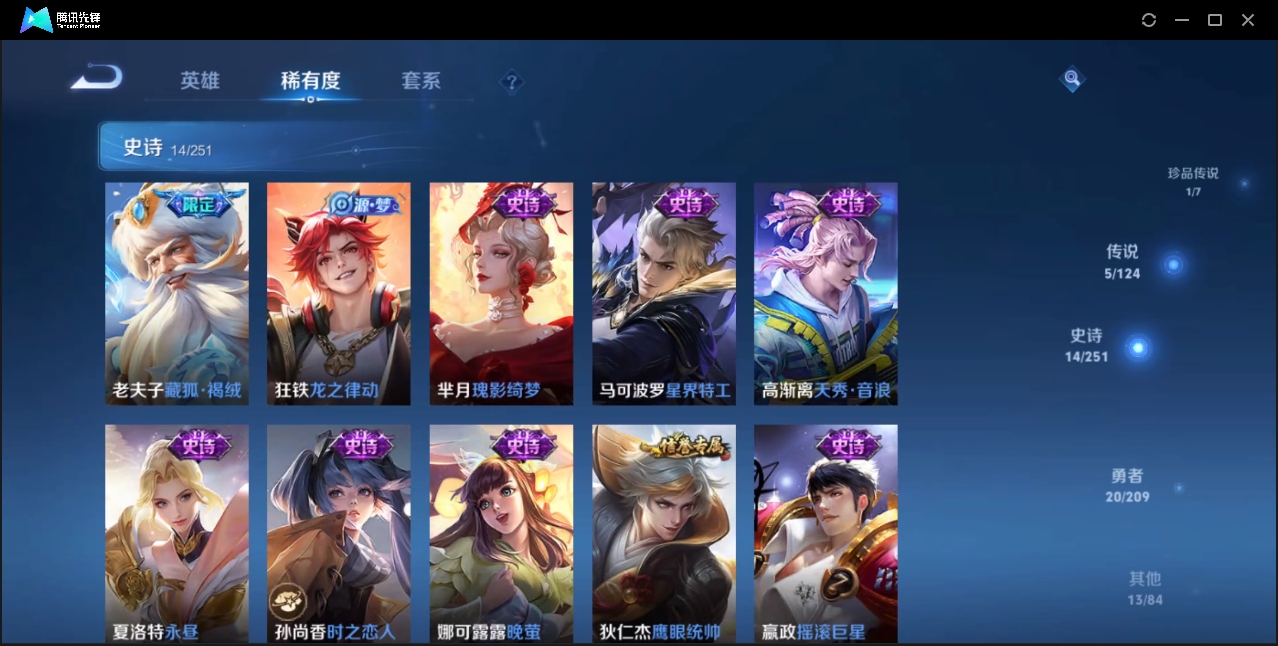Image resolution: width=1278 pixels, height=646 pixels.
Task: Jump to the 传说 rarity section
Action: pos(1123,261)
